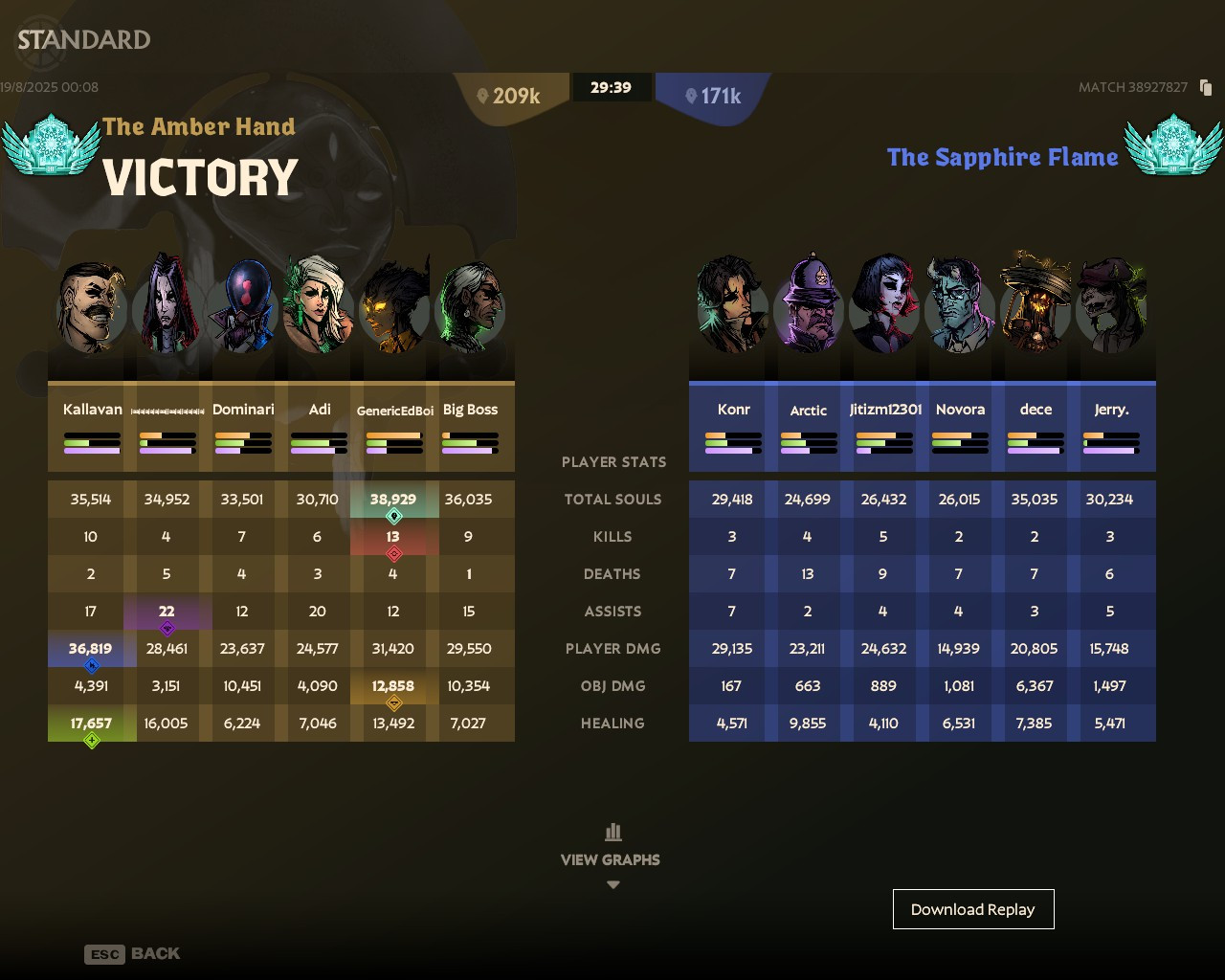Click the copy match ID icon
Screen dimensions: 1225x980
1205,87
